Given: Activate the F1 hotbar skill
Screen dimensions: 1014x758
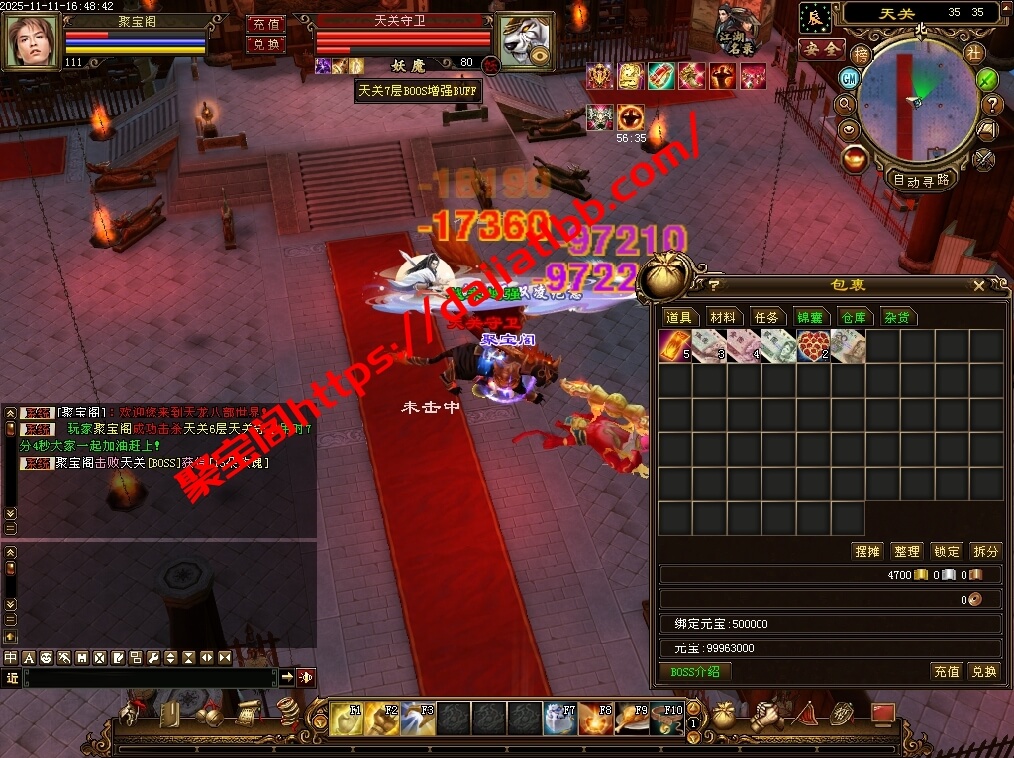Looking at the screenshot, I should point(347,717).
